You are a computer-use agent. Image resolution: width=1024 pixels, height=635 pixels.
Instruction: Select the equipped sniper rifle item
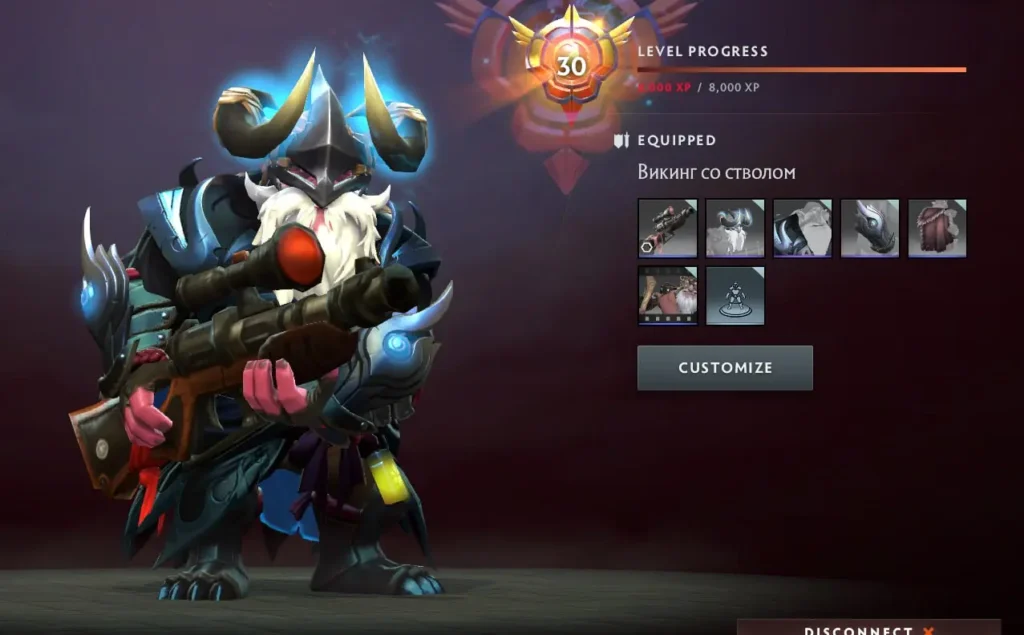tap(667, 229)
